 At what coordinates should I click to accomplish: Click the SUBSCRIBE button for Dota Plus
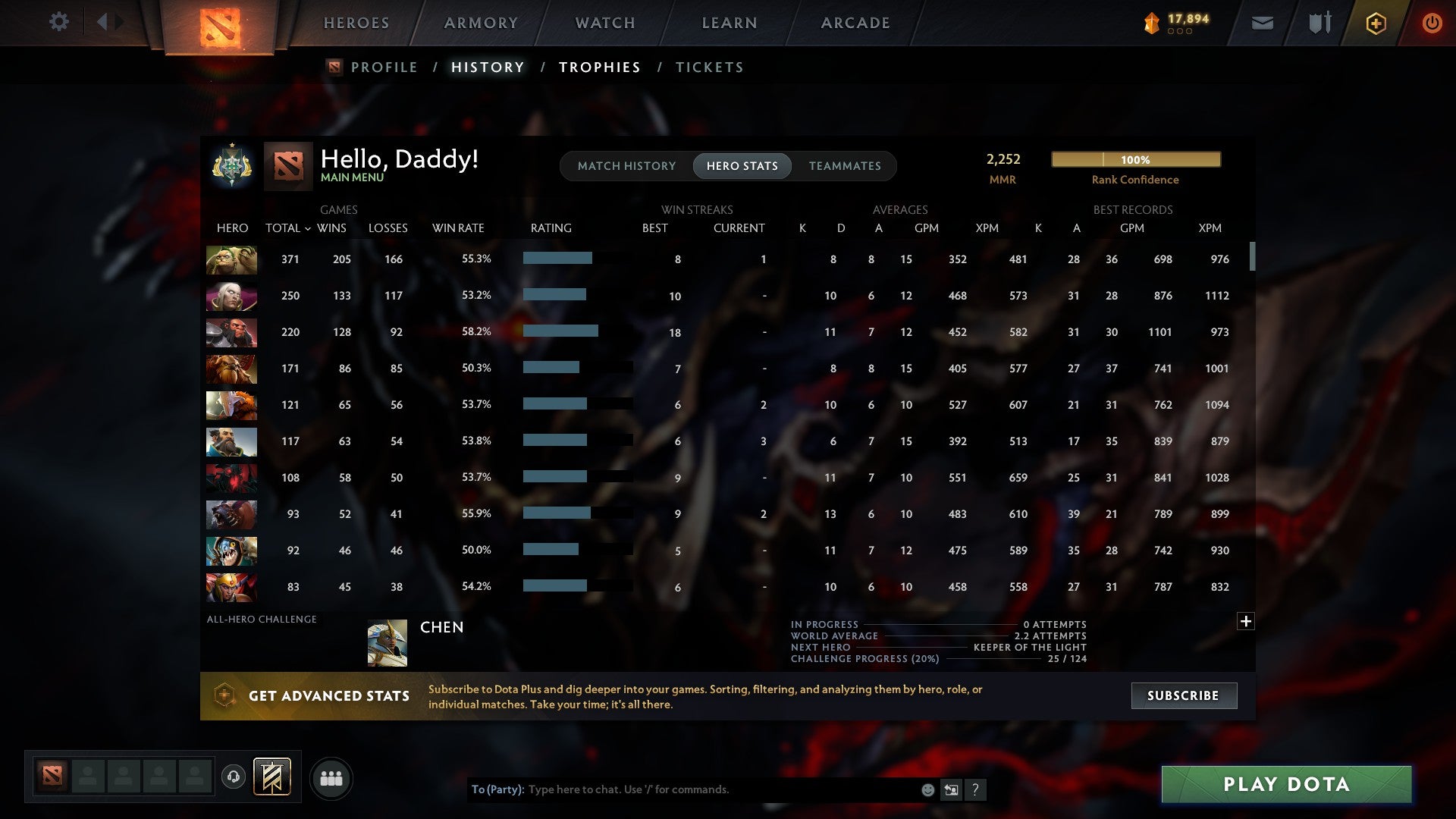1183,695
